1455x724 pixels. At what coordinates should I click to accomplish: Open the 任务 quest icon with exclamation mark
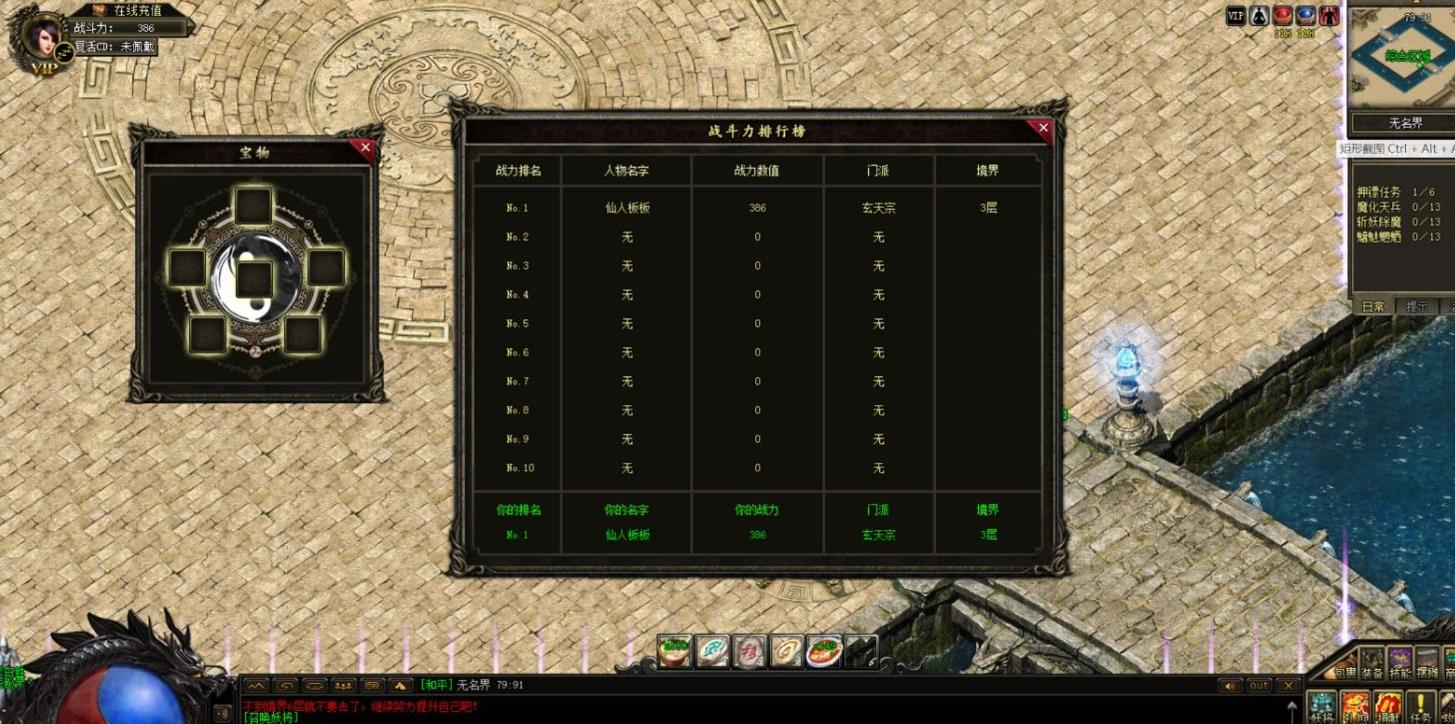coord(1420,704)
